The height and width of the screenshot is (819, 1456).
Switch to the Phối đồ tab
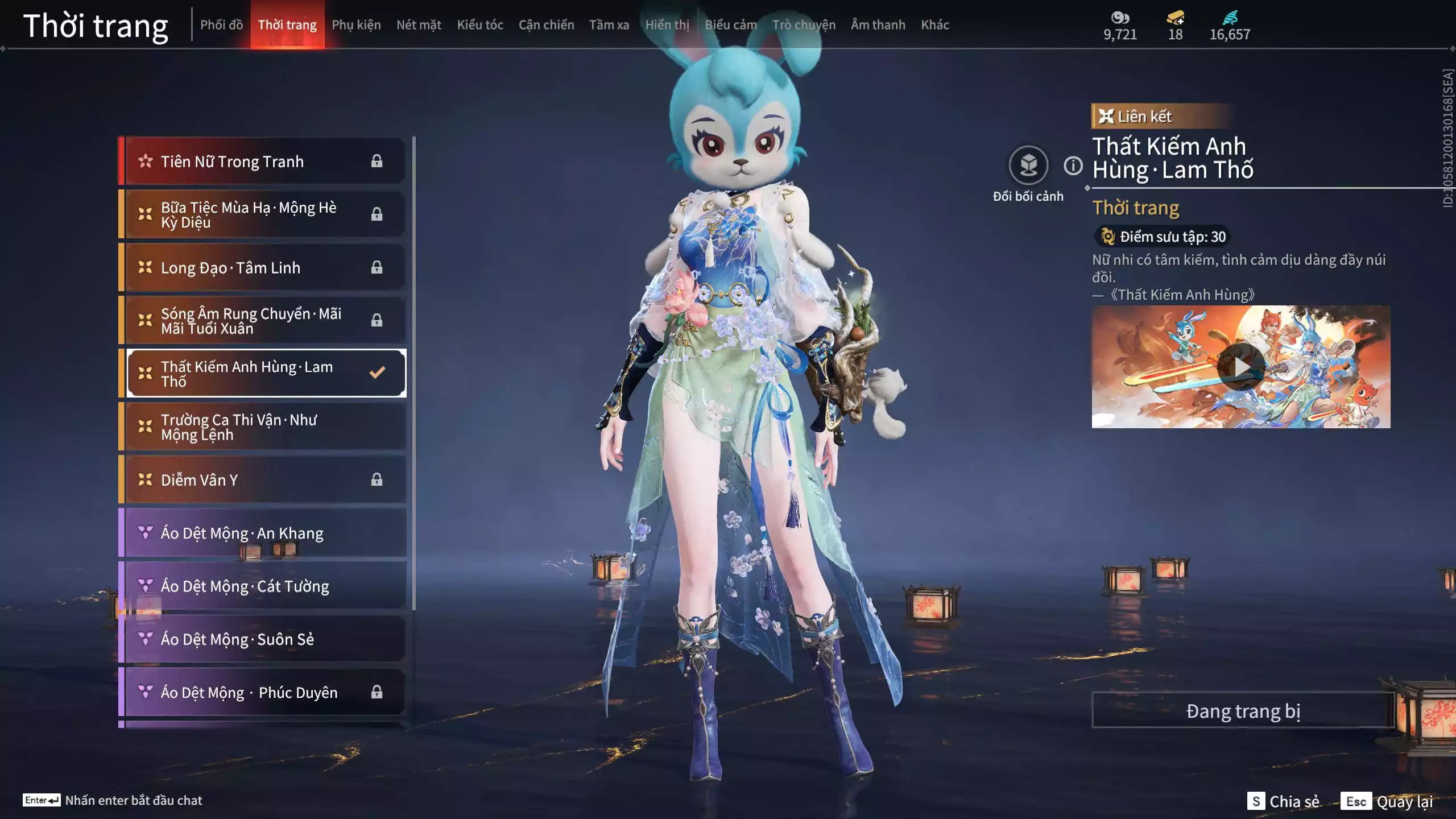pyautogui.click(x=221, y=24)
